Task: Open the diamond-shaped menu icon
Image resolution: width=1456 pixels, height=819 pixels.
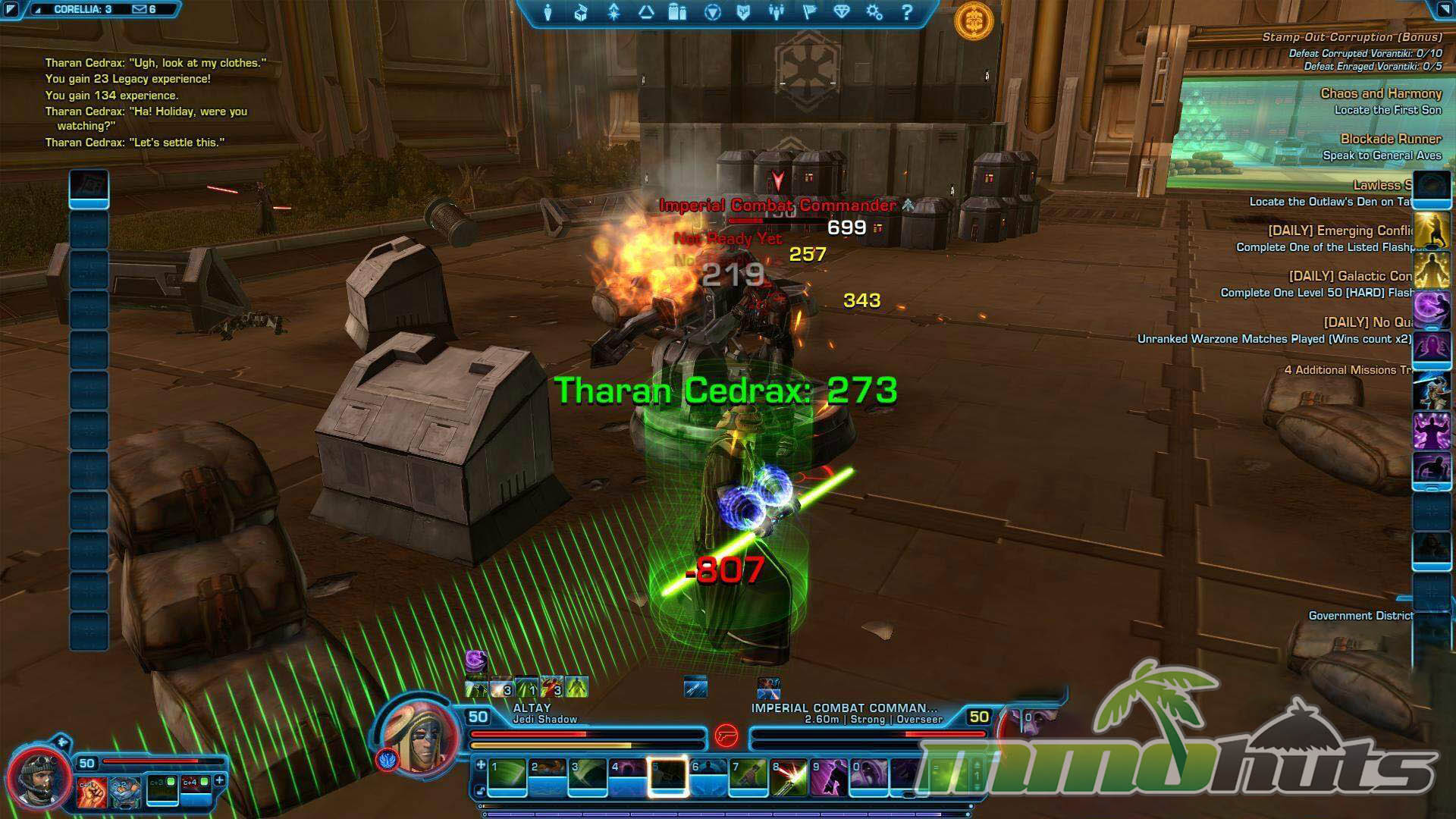Action: coord(842,13)
